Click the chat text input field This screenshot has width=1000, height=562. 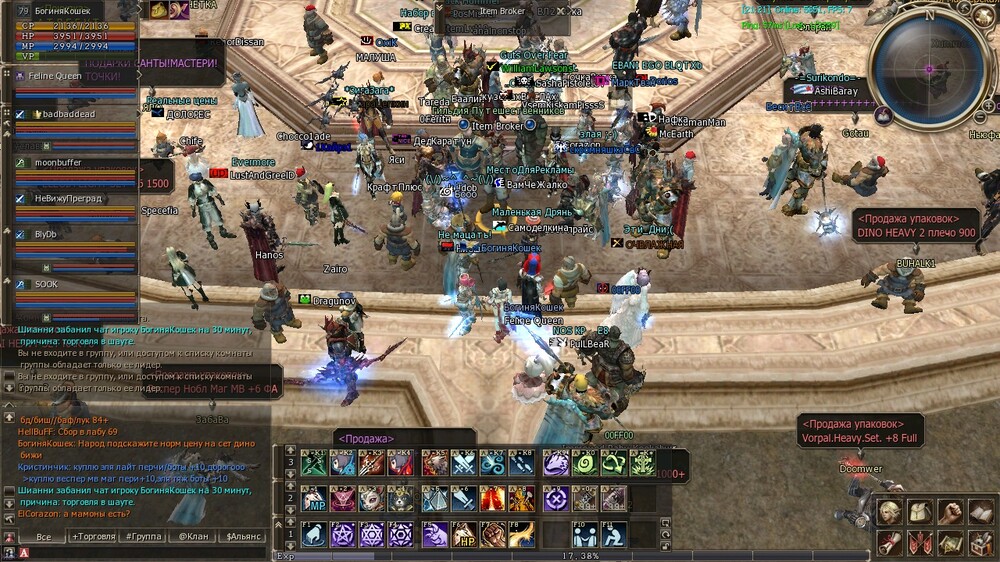150,552
